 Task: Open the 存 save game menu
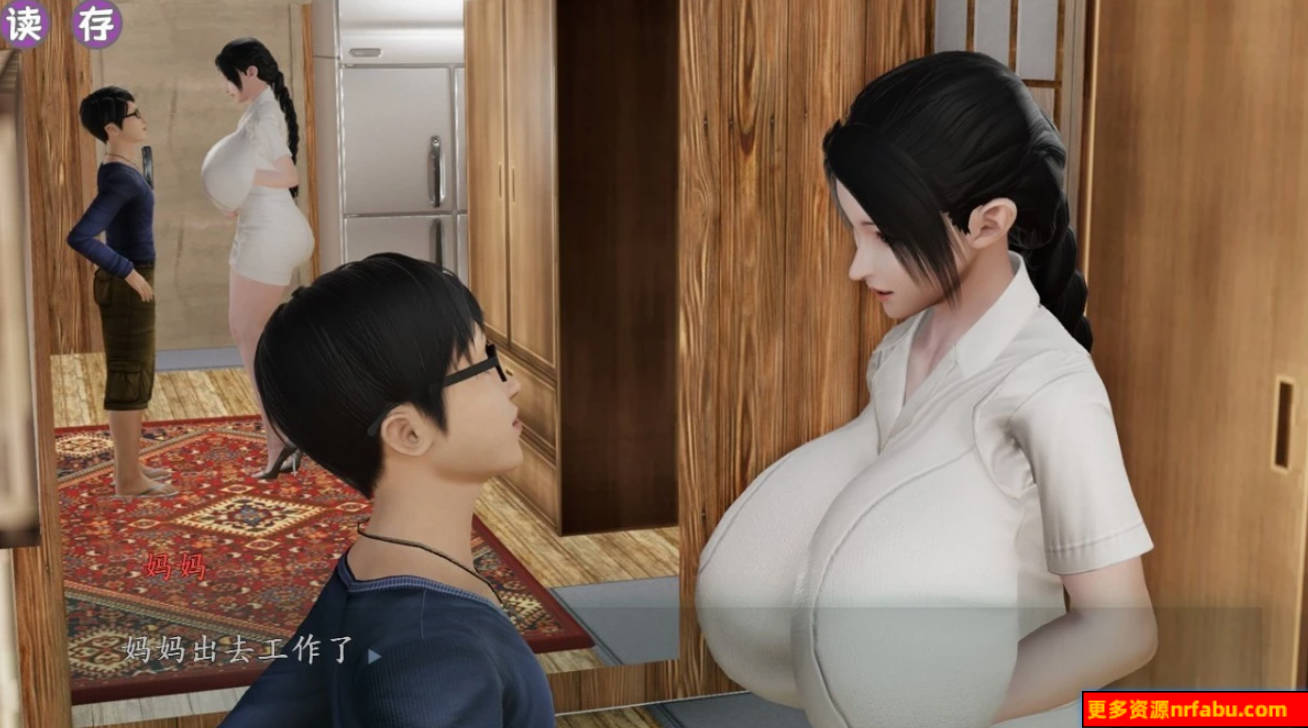click(99, 20)
